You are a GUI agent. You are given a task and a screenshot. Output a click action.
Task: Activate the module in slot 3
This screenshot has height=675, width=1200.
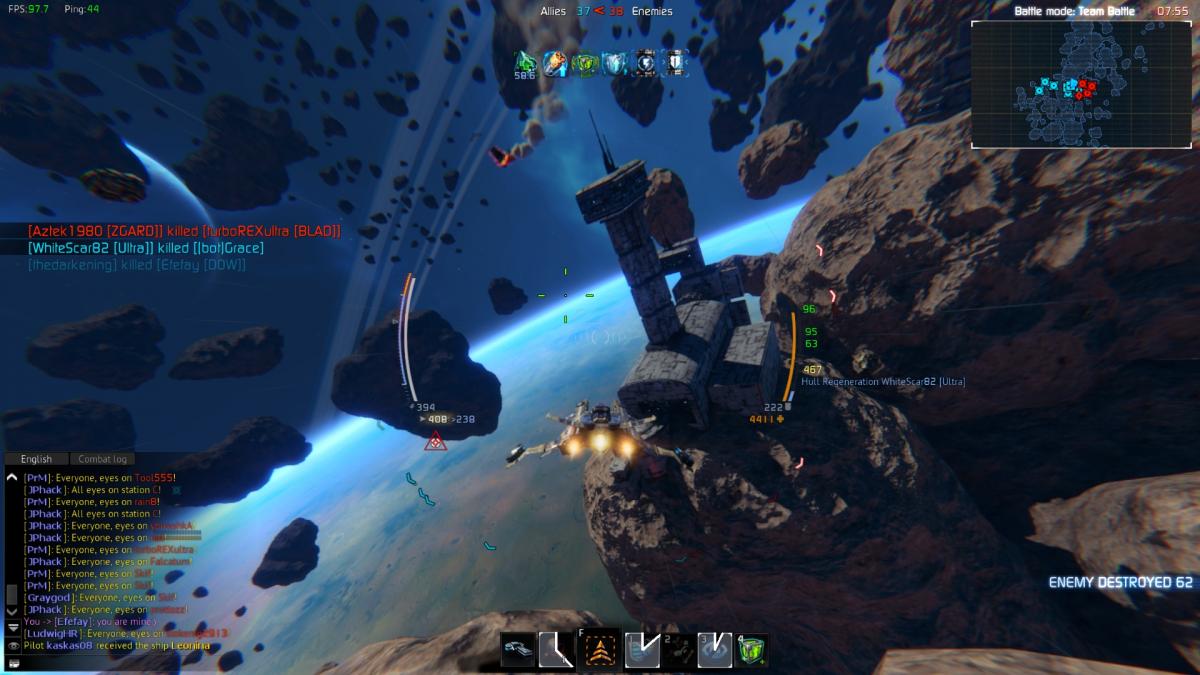click(713, 650)
